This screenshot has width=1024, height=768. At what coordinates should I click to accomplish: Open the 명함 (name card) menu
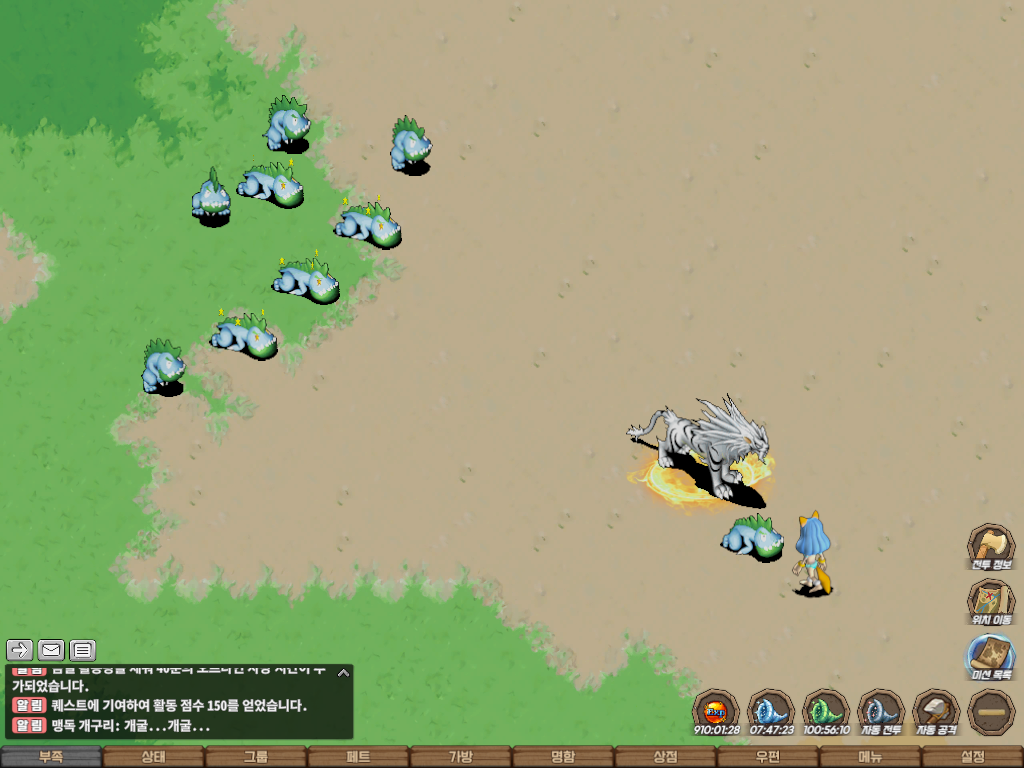click(563, 757)
